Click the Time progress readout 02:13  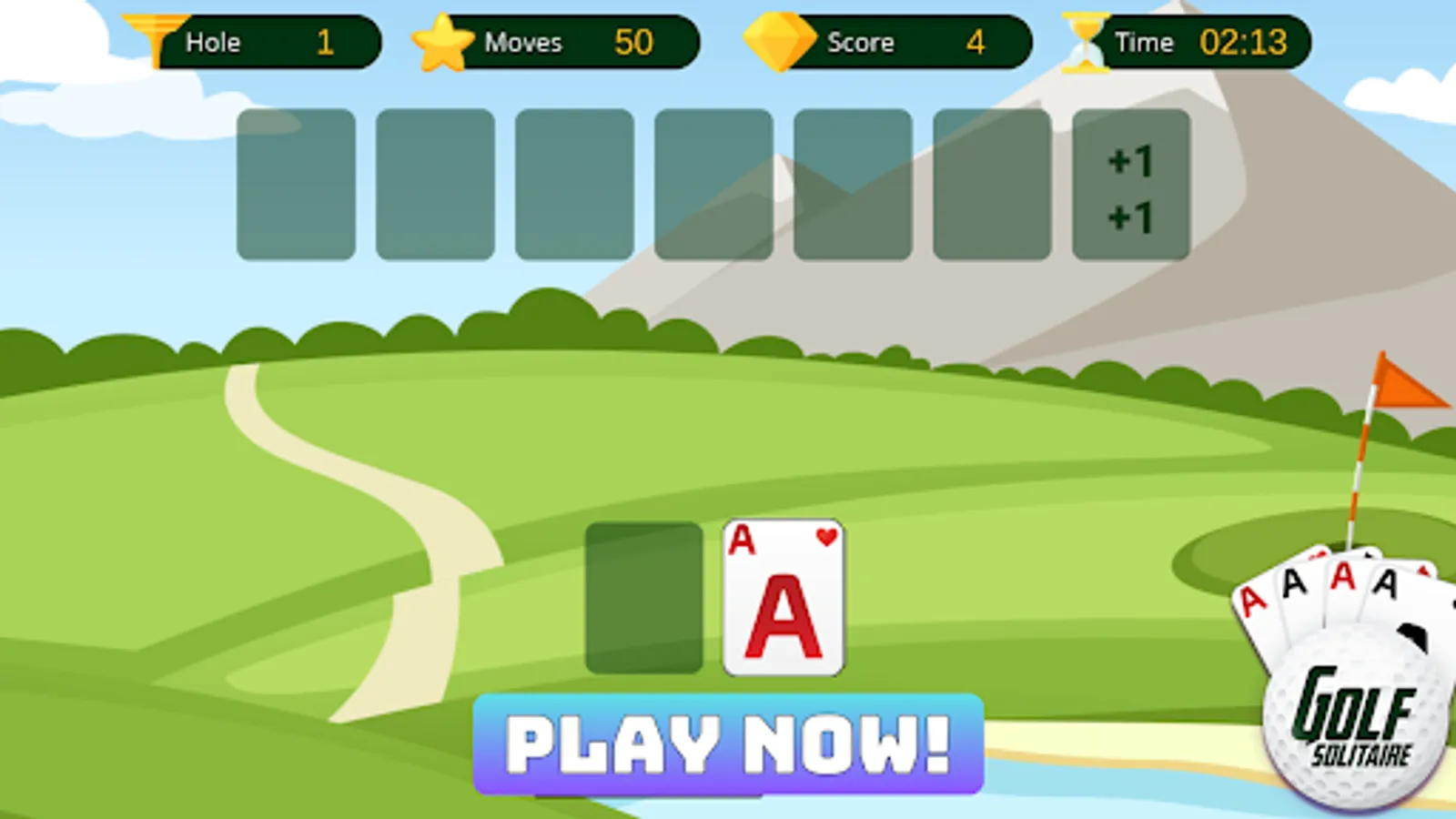[1247, 39]
